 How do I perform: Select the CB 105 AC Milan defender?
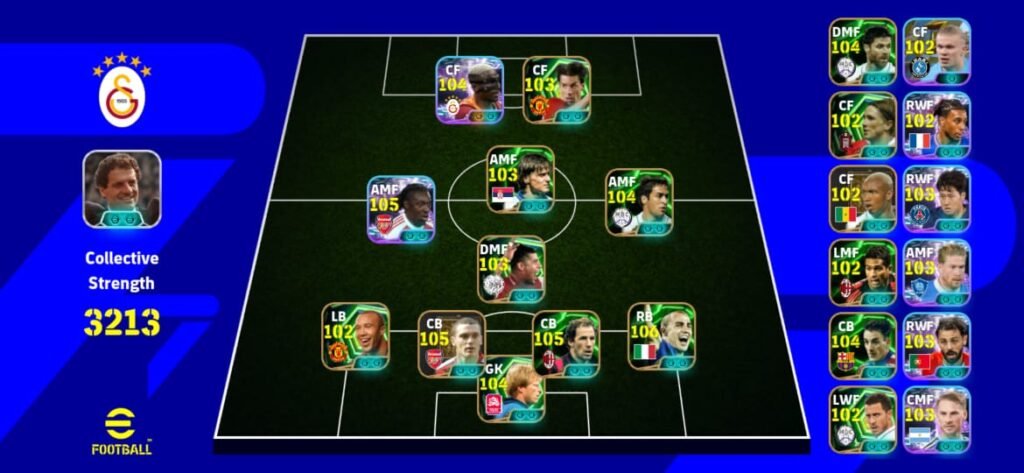[x=567, y=343]
